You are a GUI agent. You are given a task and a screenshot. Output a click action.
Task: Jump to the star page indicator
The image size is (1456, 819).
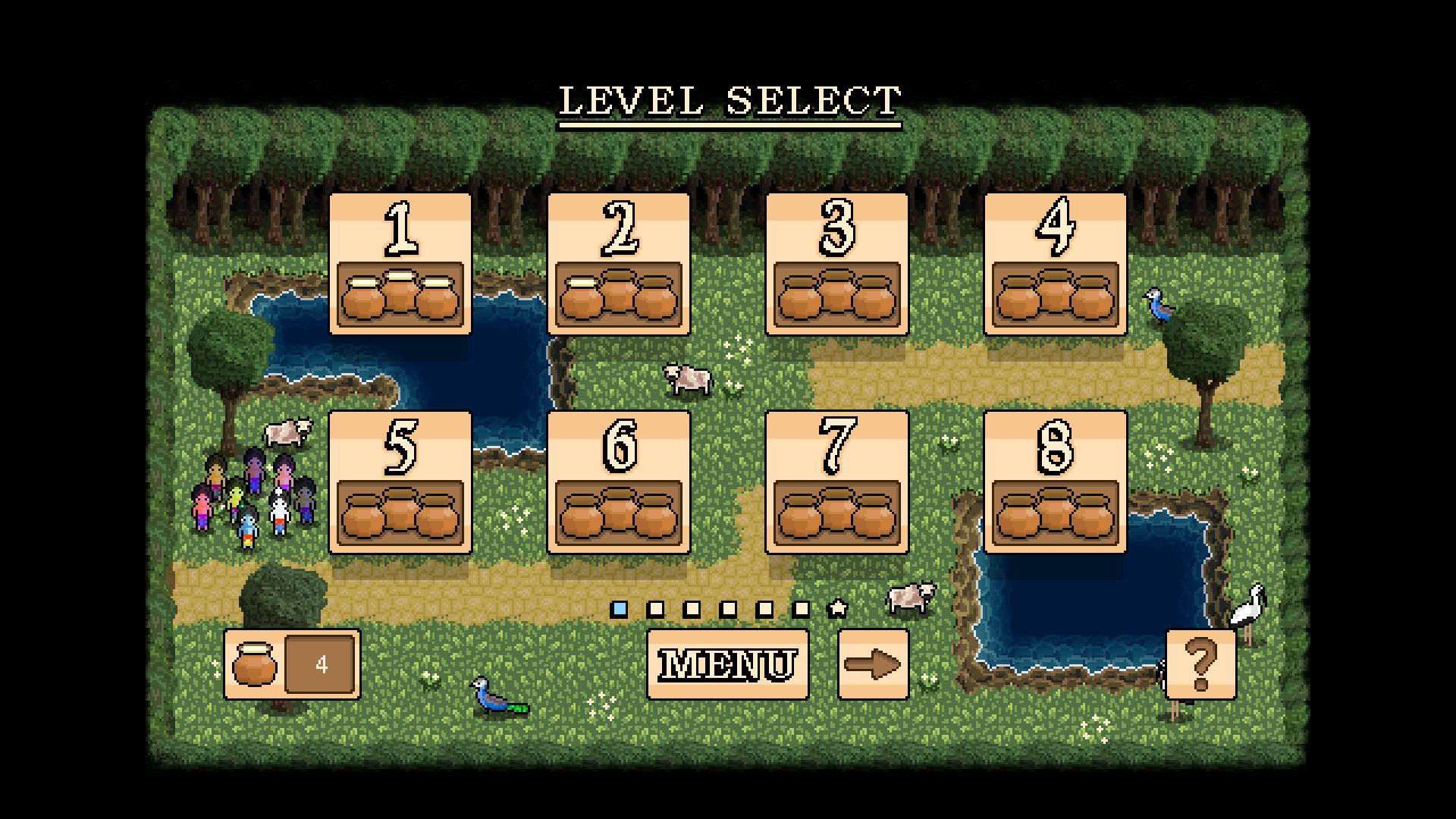pos(837,608)
